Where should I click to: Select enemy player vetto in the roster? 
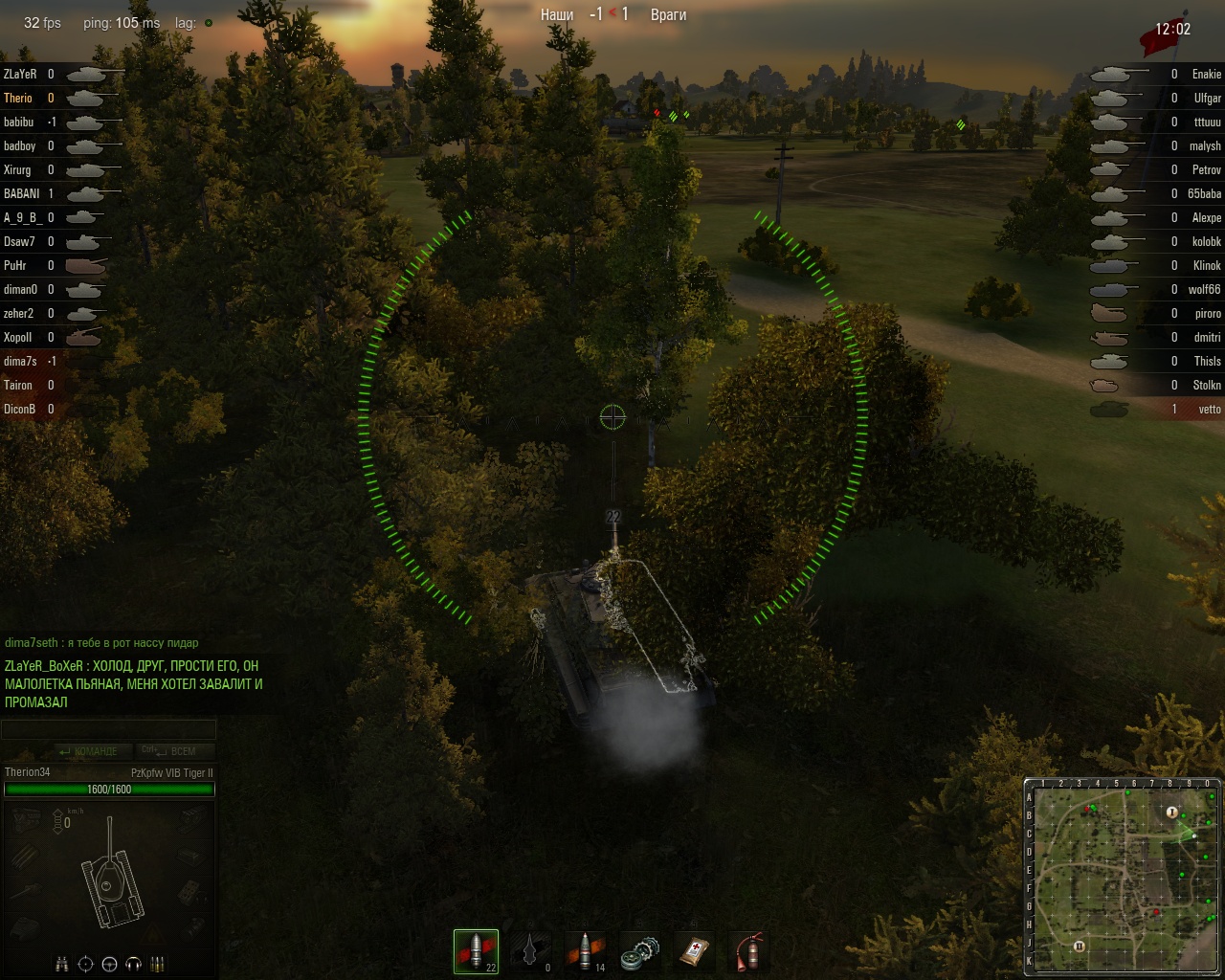[1210, 409]
